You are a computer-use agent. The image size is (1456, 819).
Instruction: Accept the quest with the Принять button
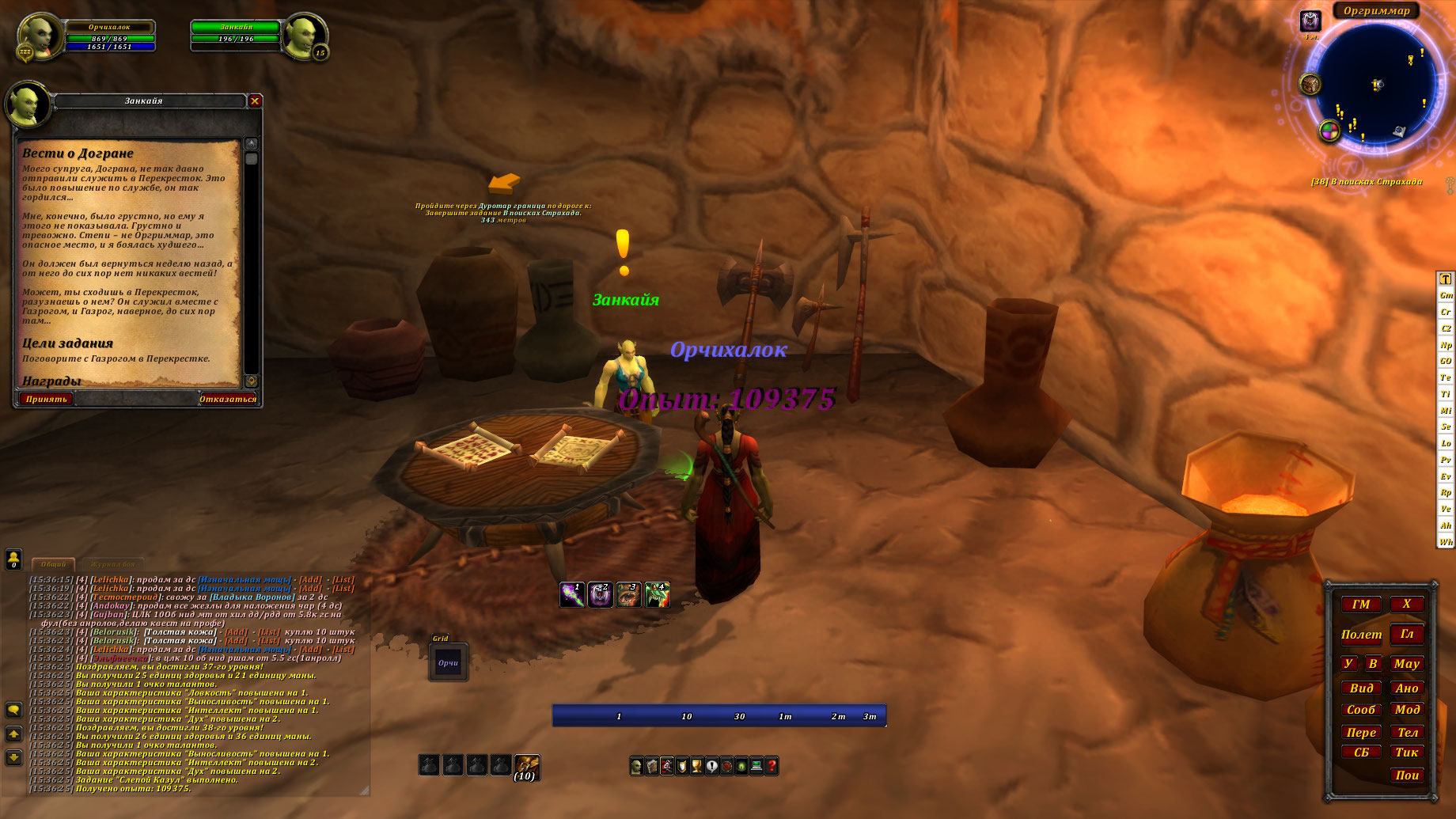pos(47,399)
